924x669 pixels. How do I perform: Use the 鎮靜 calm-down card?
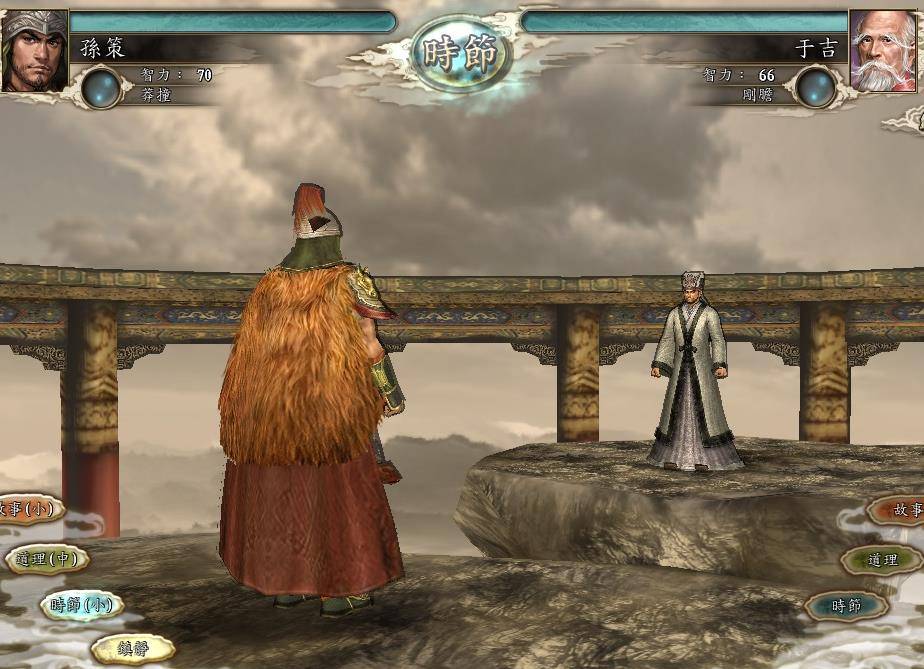[133, 649]
